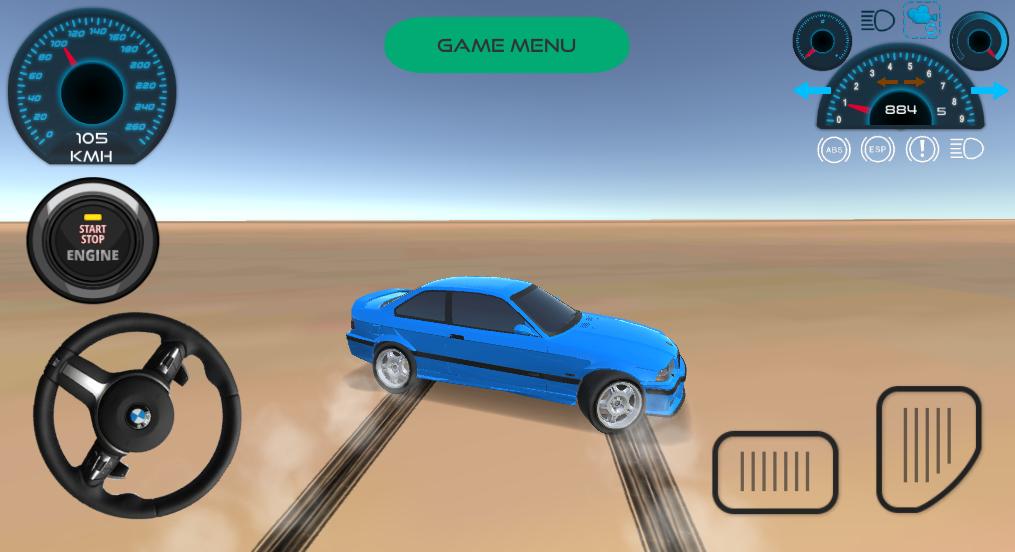Switch camera view with the camera icon

pyautogui.click(x=922, y=20)
